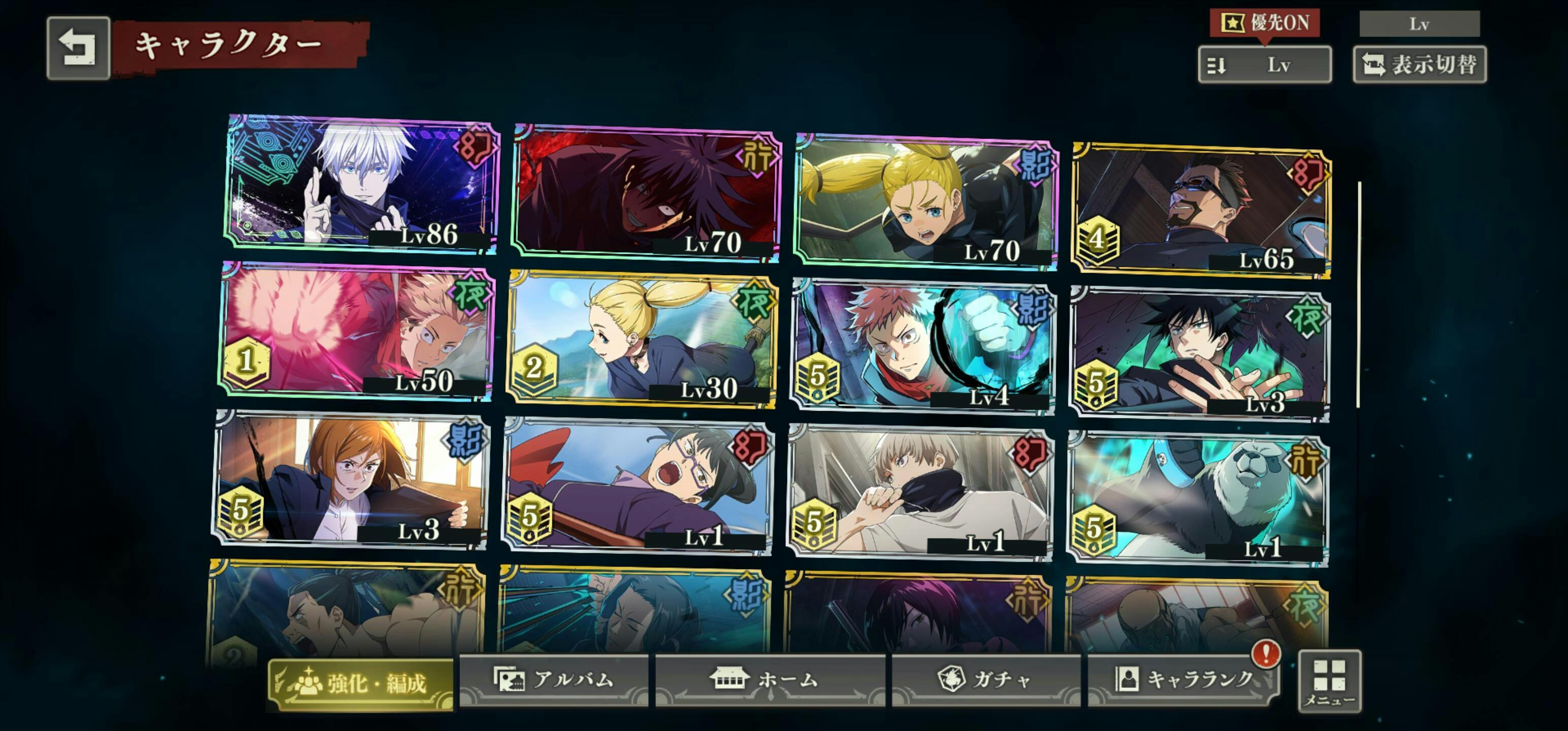Open the メニュー grid menu
Viewport: 1568px width, 731px height.
click(1329, 680)
